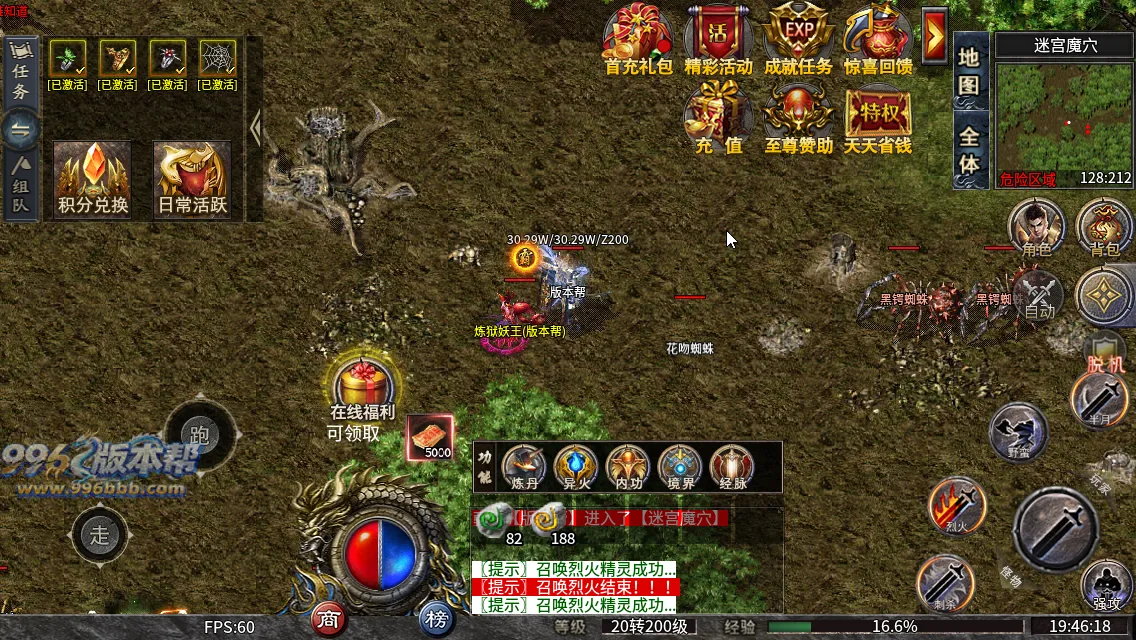Collapse the top icon row with the arrow

934,36
